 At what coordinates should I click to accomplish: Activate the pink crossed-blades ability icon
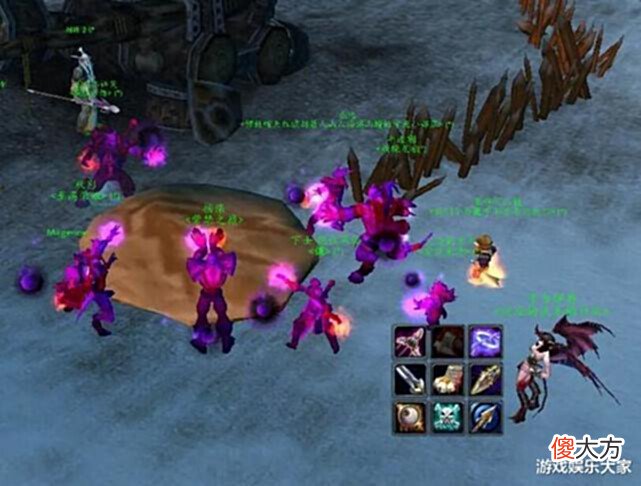pos(411,342)
